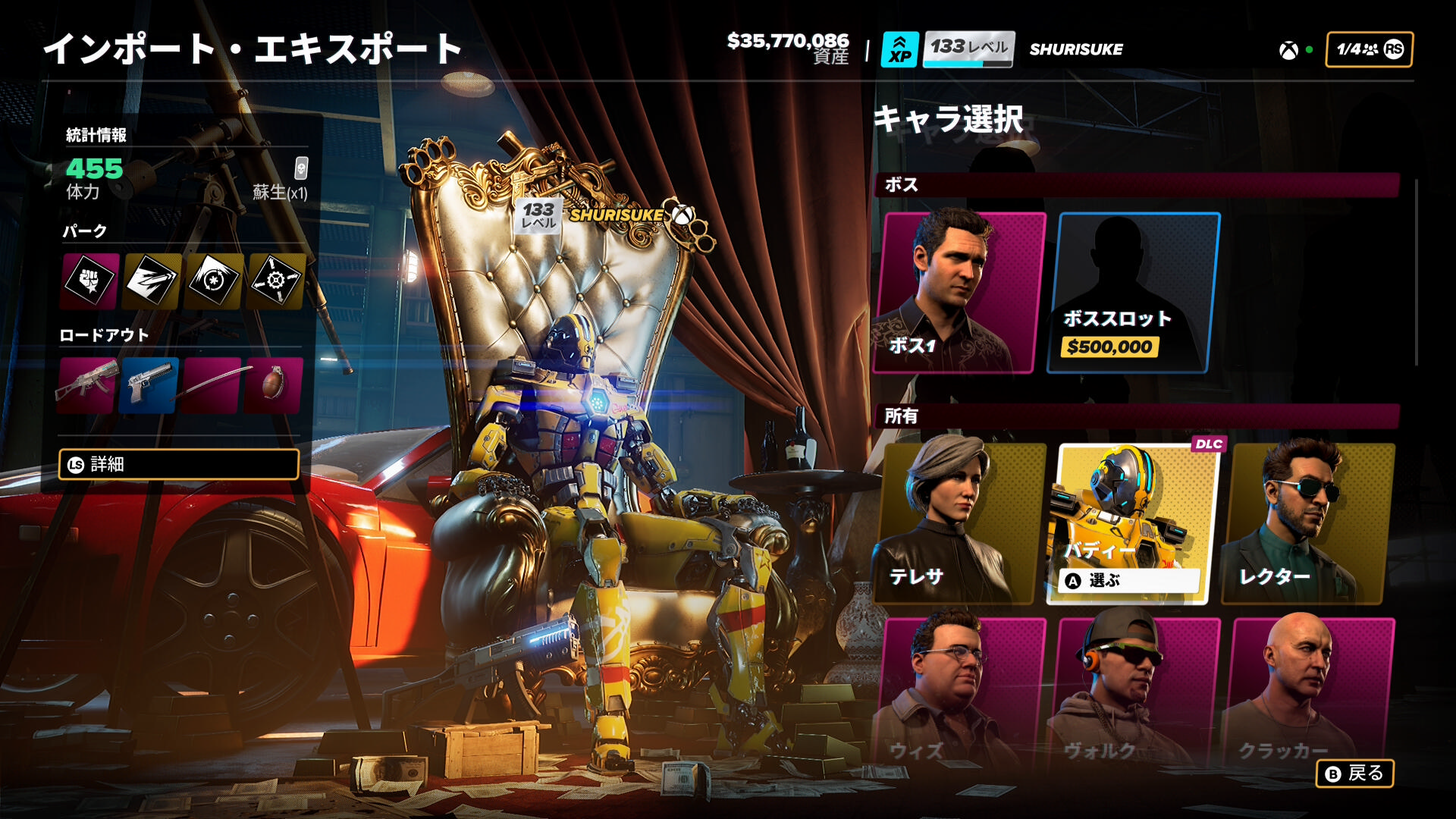Select the katana loadout slot
Image resolution: width=1456 pixels, height=819 pixels.
click(x=212, y=384)
